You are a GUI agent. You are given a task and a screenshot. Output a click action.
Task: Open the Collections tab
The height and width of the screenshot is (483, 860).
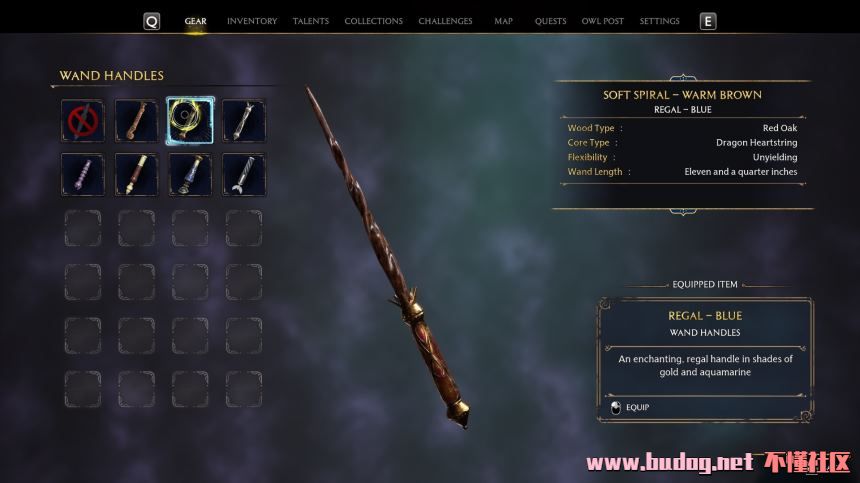[373, 21]
